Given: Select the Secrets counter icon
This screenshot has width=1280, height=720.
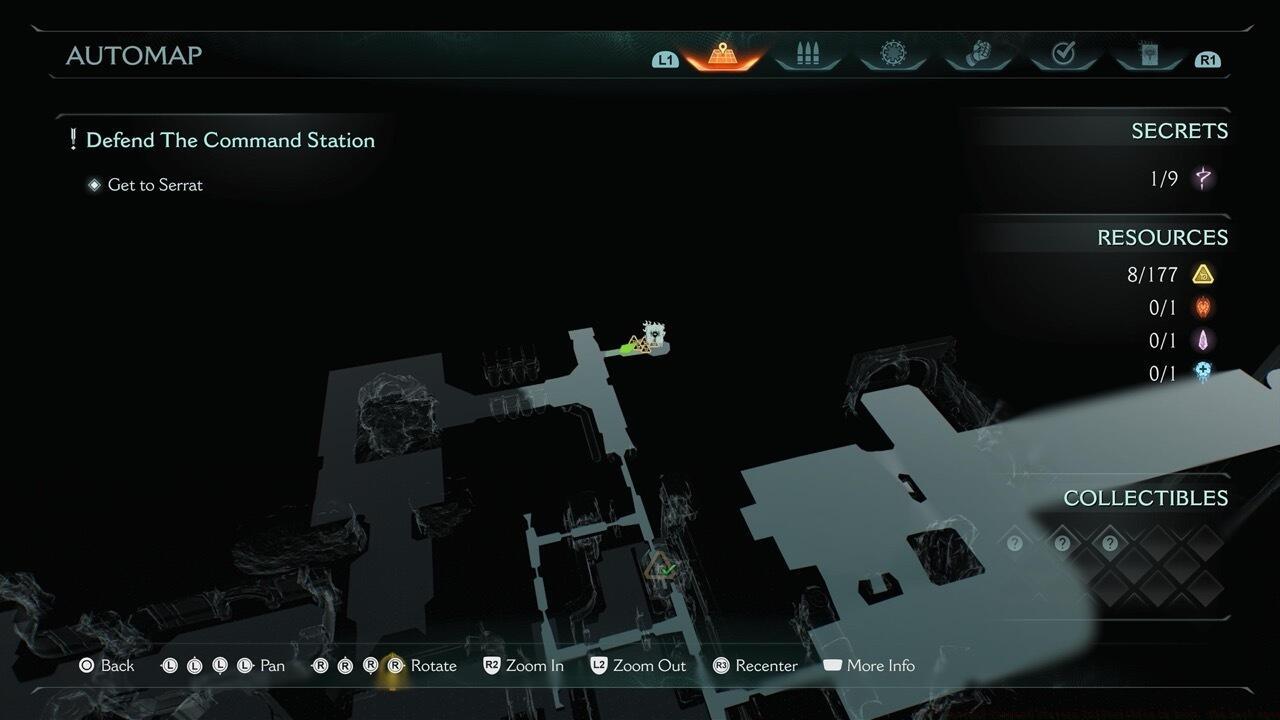Looking at the screenshot, I should coord(1203,179).
